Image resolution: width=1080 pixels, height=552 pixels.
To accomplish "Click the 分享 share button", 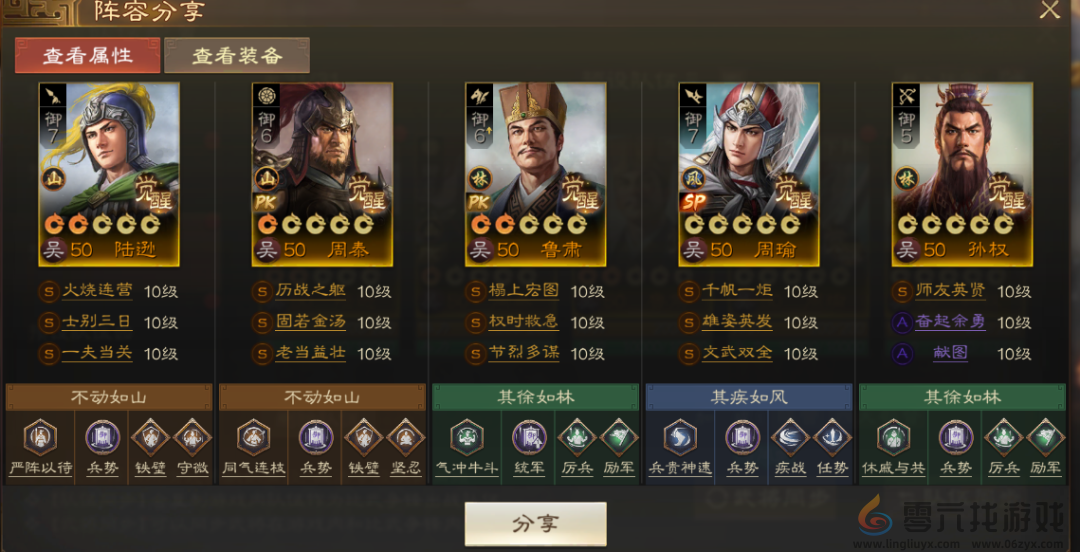I will (535, 524).
